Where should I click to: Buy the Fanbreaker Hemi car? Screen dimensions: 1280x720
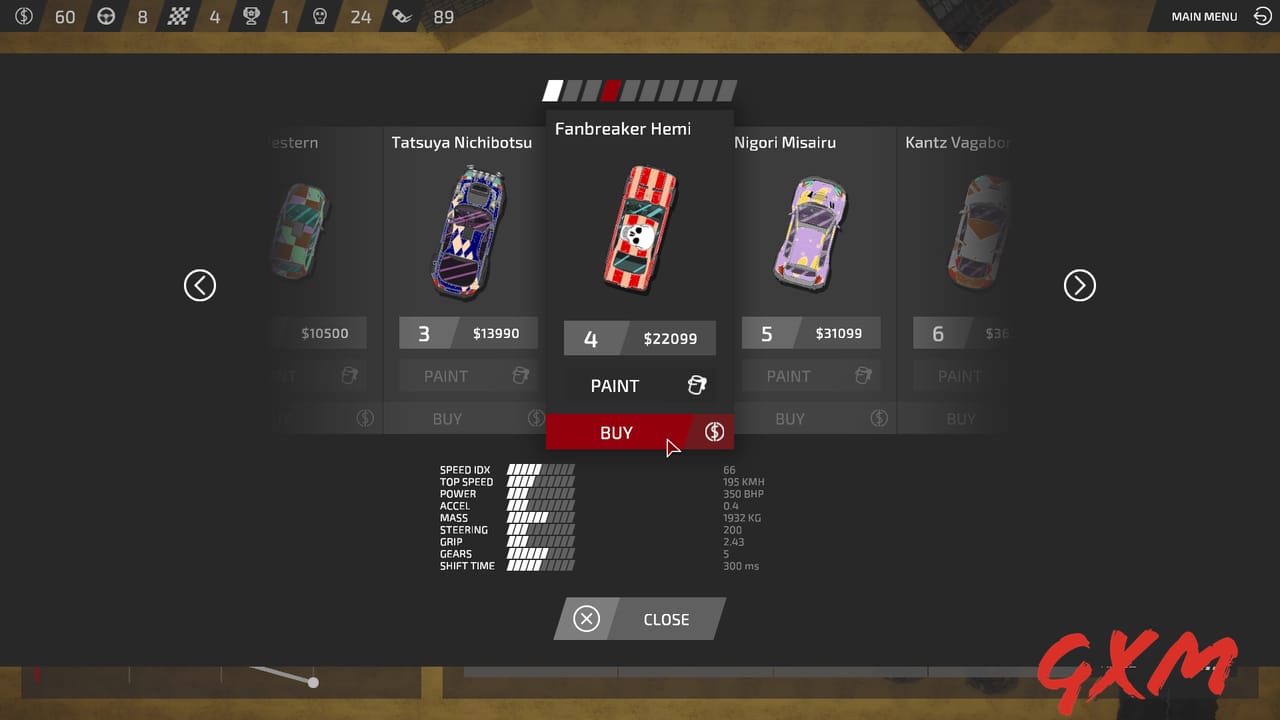[x=616, y=432]
